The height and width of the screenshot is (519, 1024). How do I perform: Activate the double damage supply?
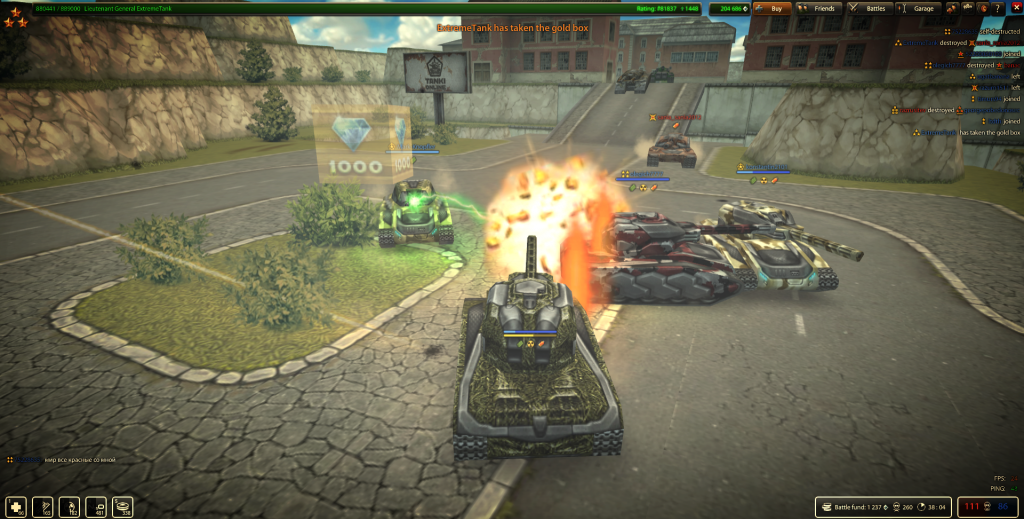coord(71,506)
